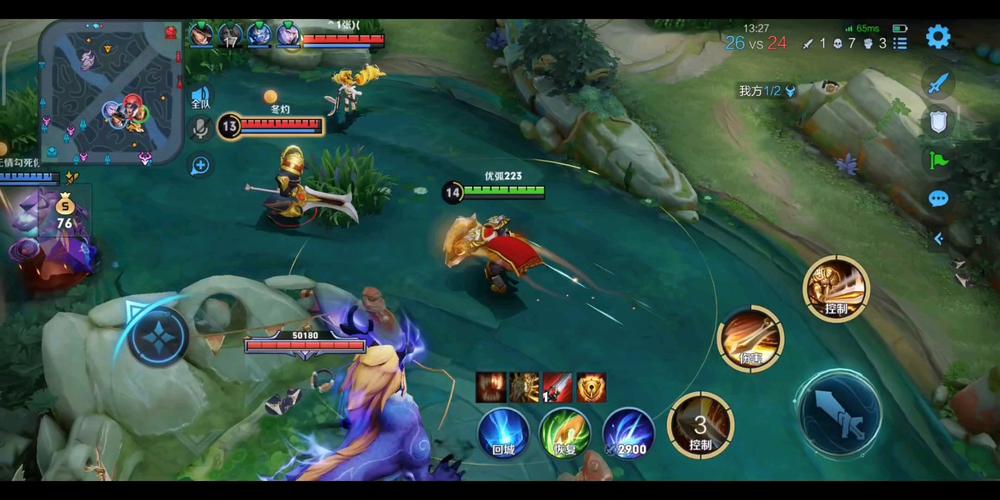The image size is (1000, 500).
Task: Tap the basic attack sword button
Action: 839,412
